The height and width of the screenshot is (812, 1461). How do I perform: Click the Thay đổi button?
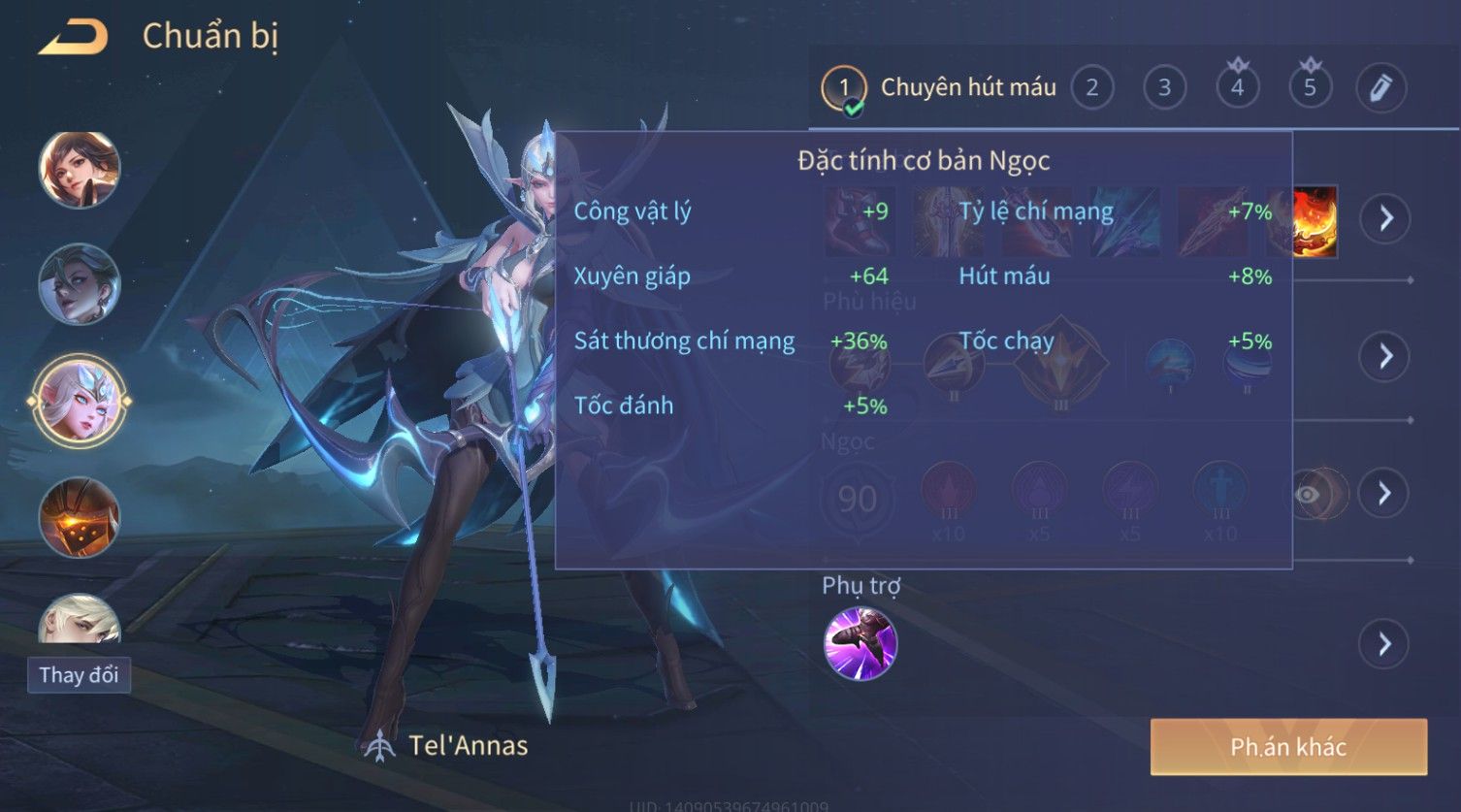point(79,675)
